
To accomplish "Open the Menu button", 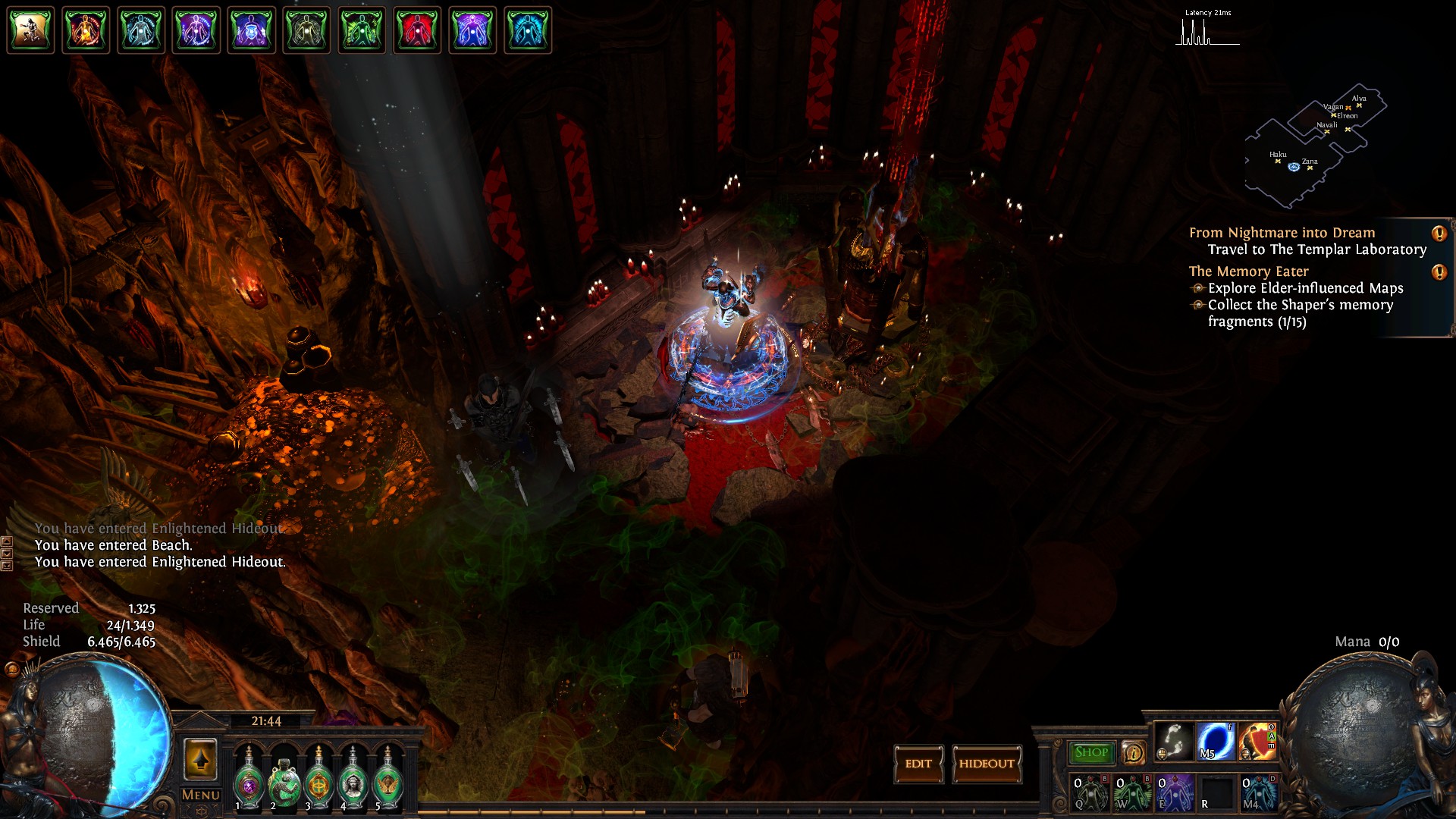I will tap(200, 795).
